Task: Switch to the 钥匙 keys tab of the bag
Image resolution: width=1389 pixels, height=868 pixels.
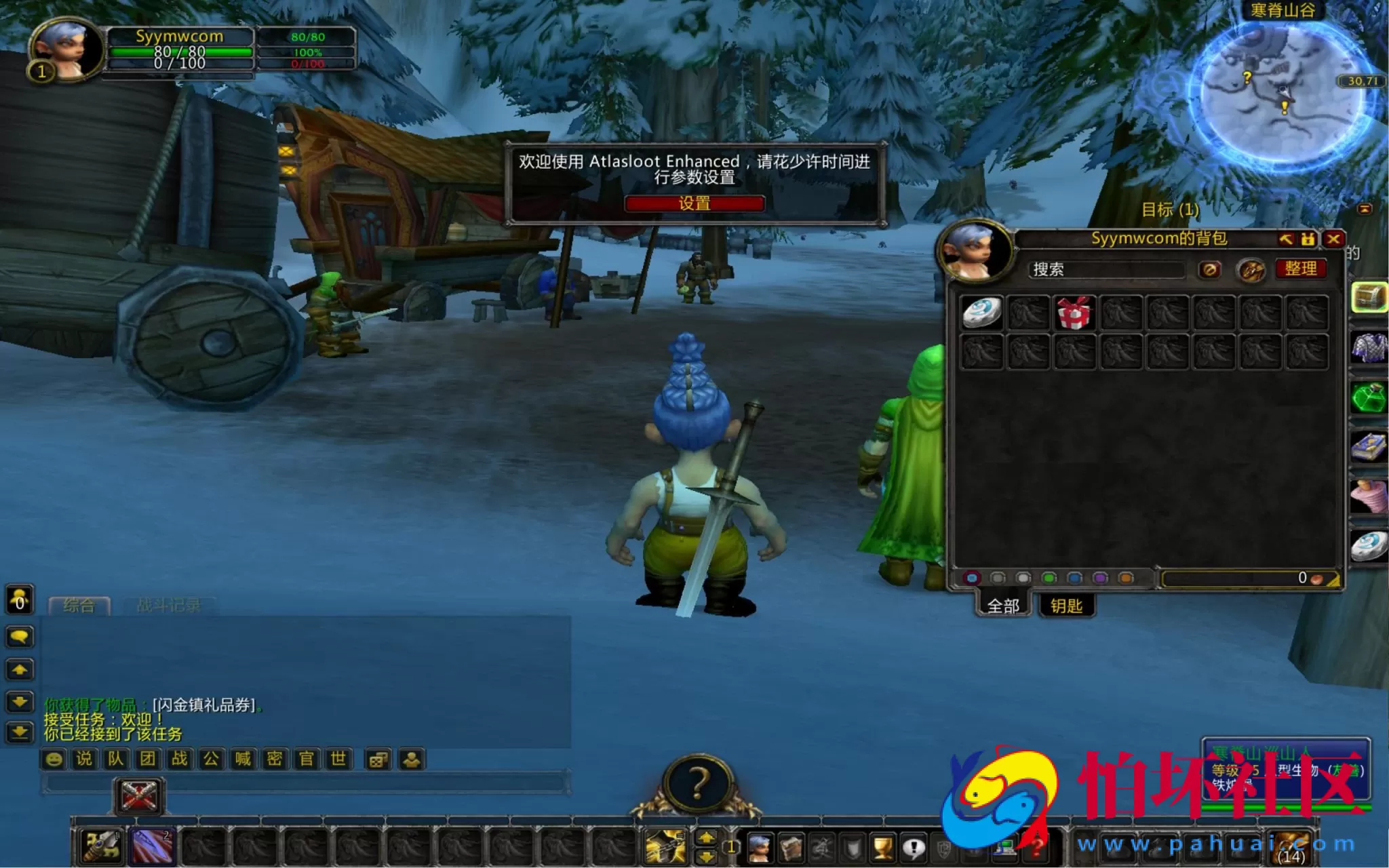Action: pyautogui.click(x=1066, y=606)
